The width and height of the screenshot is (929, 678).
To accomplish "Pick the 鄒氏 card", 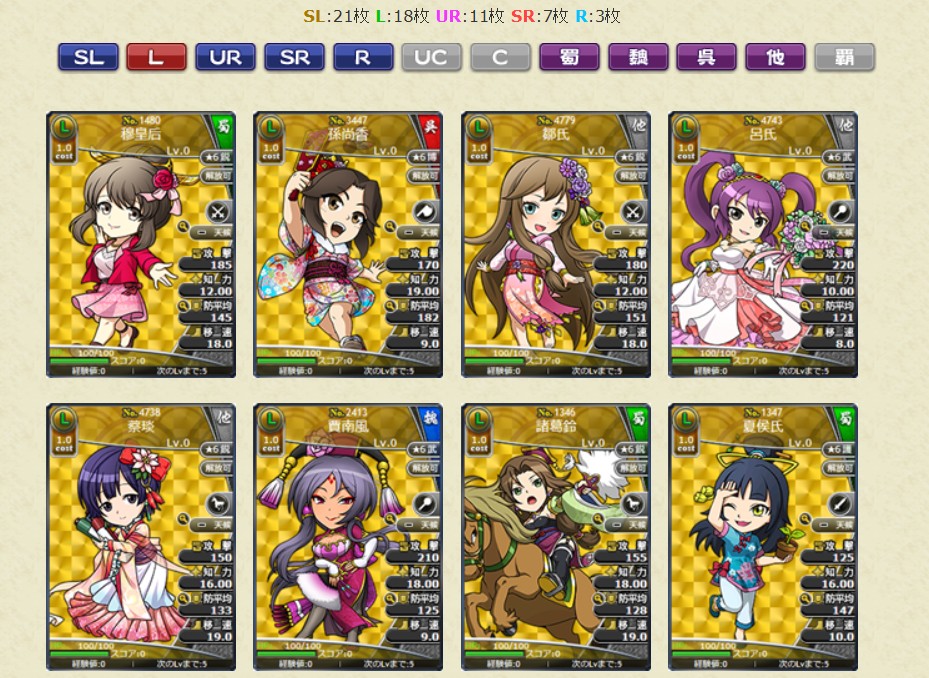I will pyautogui.click(x=556, y=244).
